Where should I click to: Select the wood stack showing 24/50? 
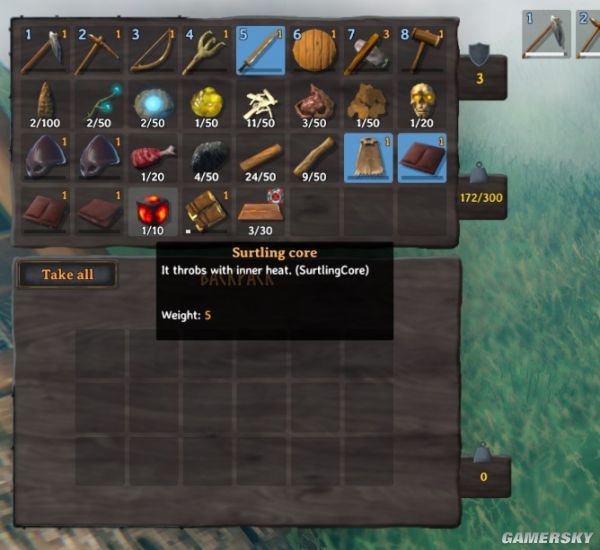(x=260, y=158)
